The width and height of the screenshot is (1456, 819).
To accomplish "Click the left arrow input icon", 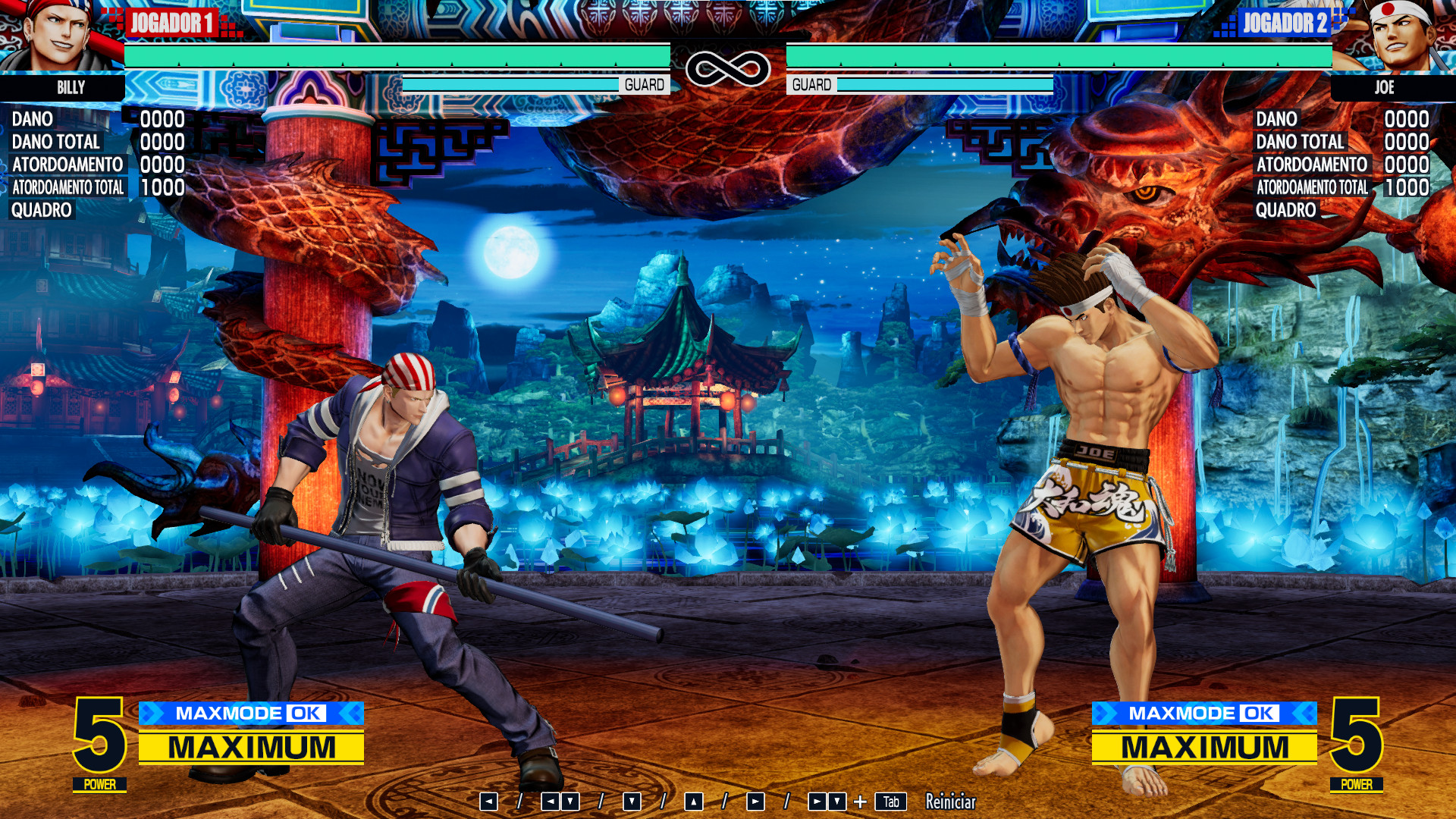I will click(x=490, y=800).
